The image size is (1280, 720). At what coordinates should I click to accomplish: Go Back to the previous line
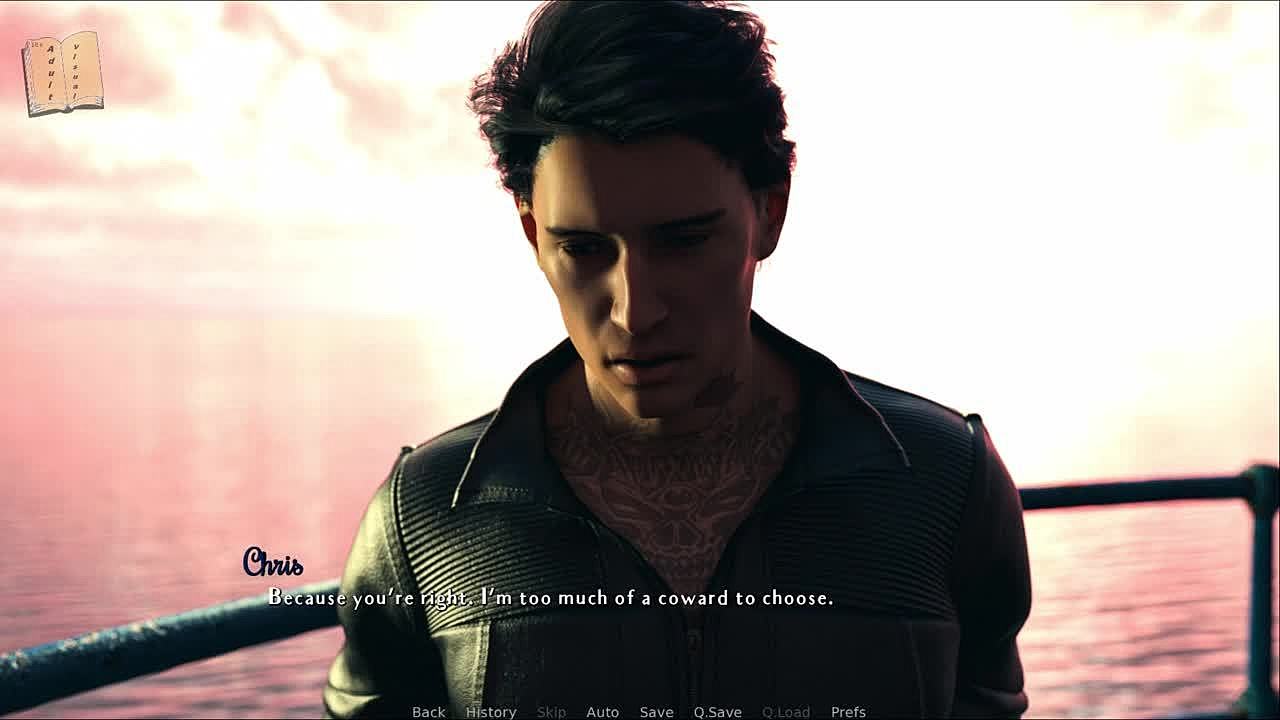click(x=428, y=712)
